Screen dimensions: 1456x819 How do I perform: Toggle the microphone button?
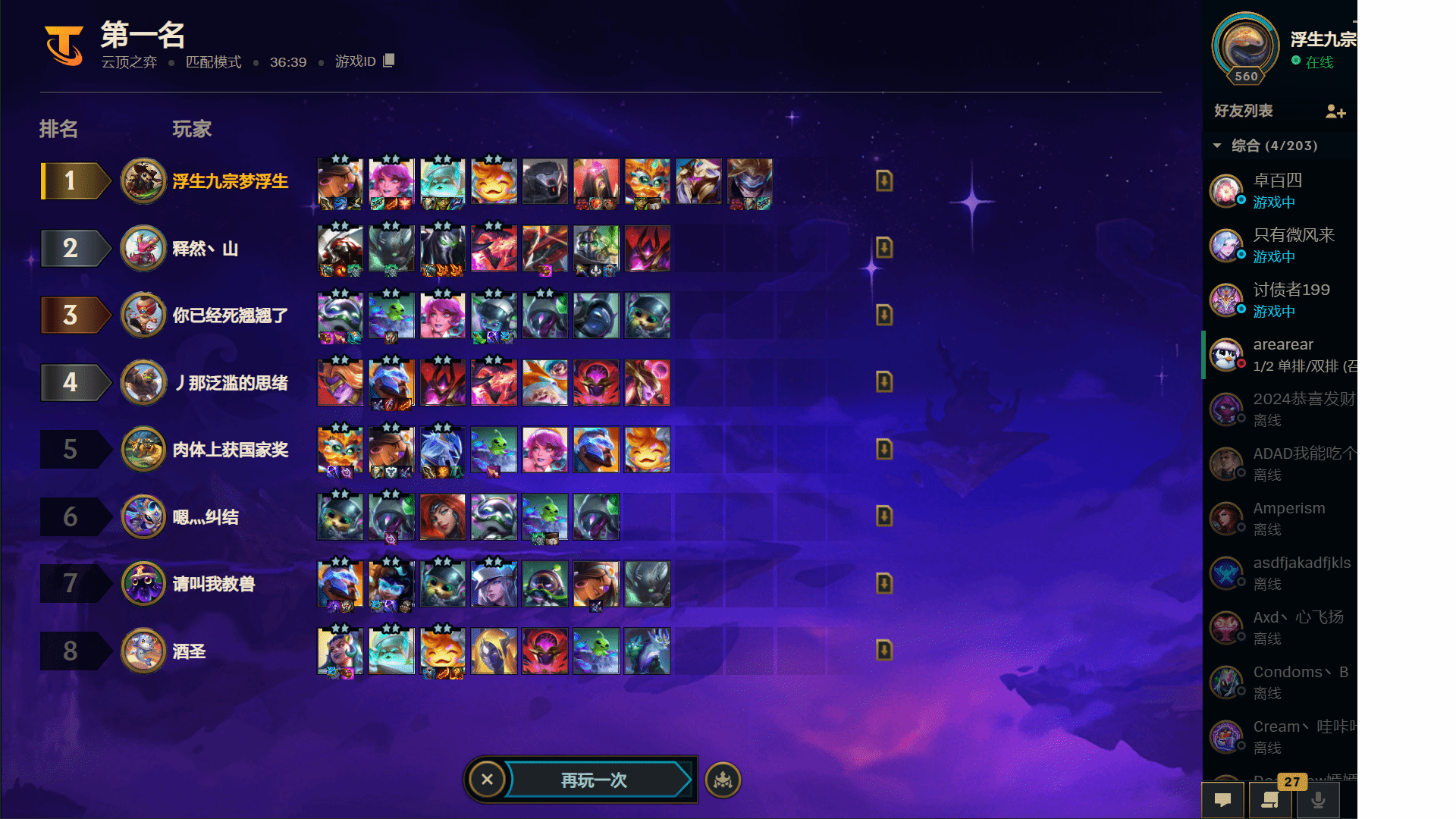[x=1319, y=800]
